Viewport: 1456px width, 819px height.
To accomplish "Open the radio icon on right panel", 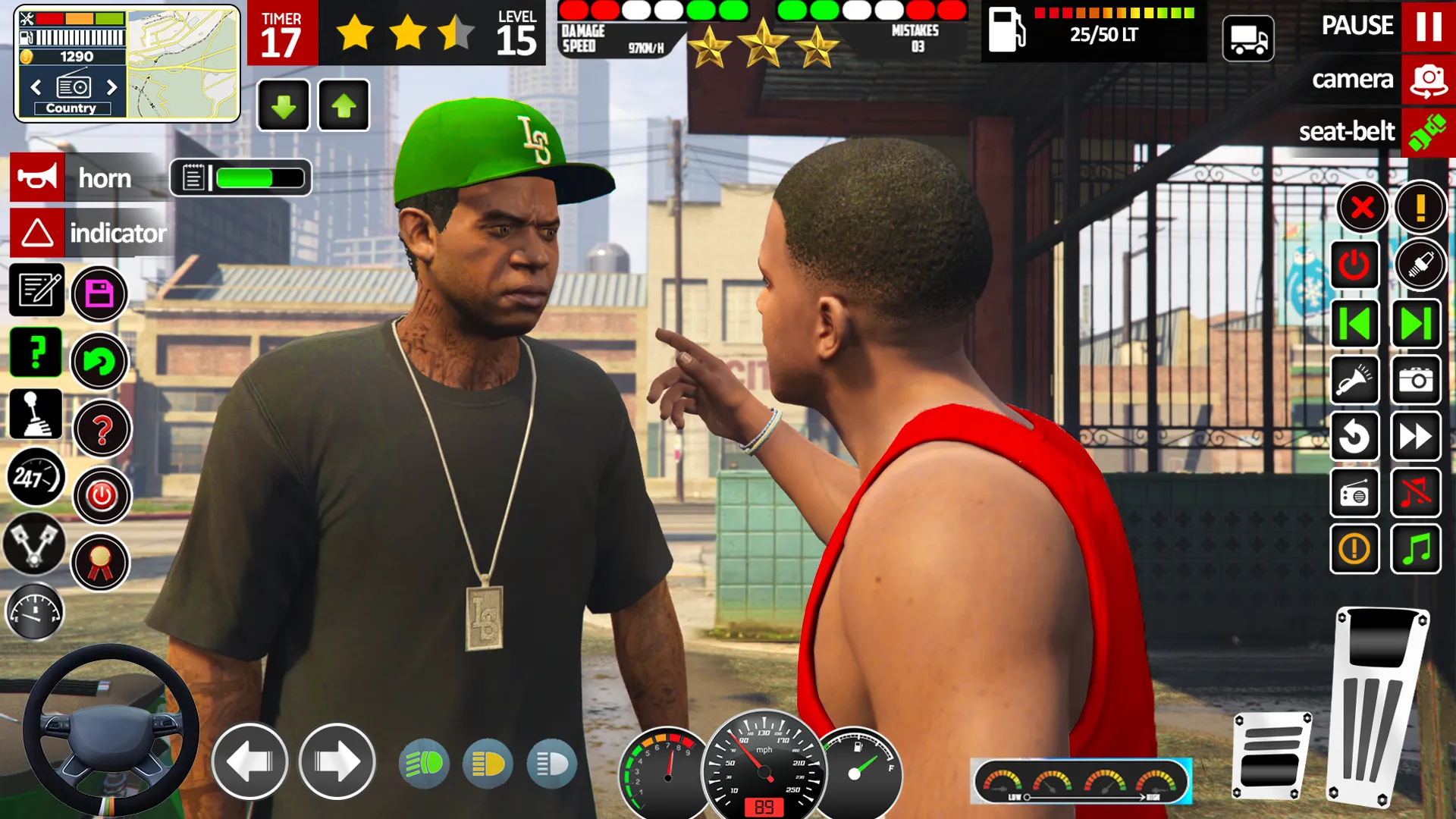I will (x=1354, y=493).
